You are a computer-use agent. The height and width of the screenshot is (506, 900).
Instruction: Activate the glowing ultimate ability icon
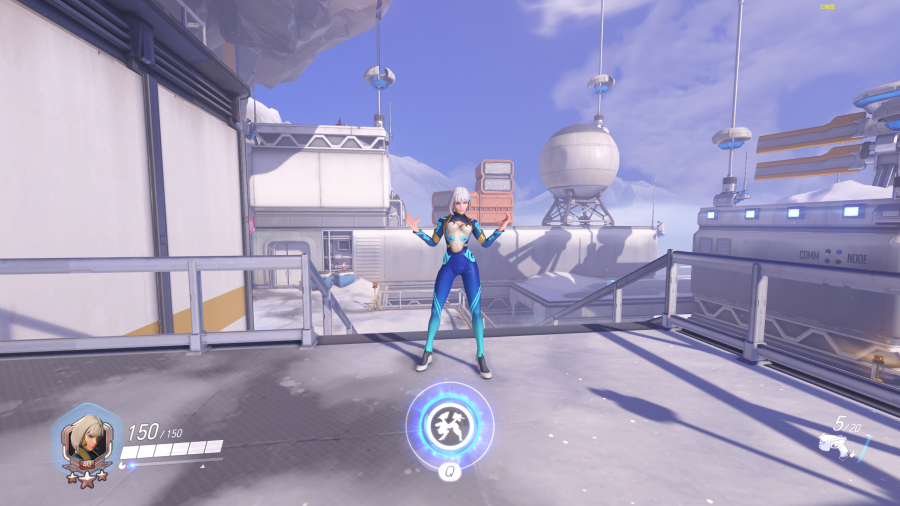click(449, 425)
